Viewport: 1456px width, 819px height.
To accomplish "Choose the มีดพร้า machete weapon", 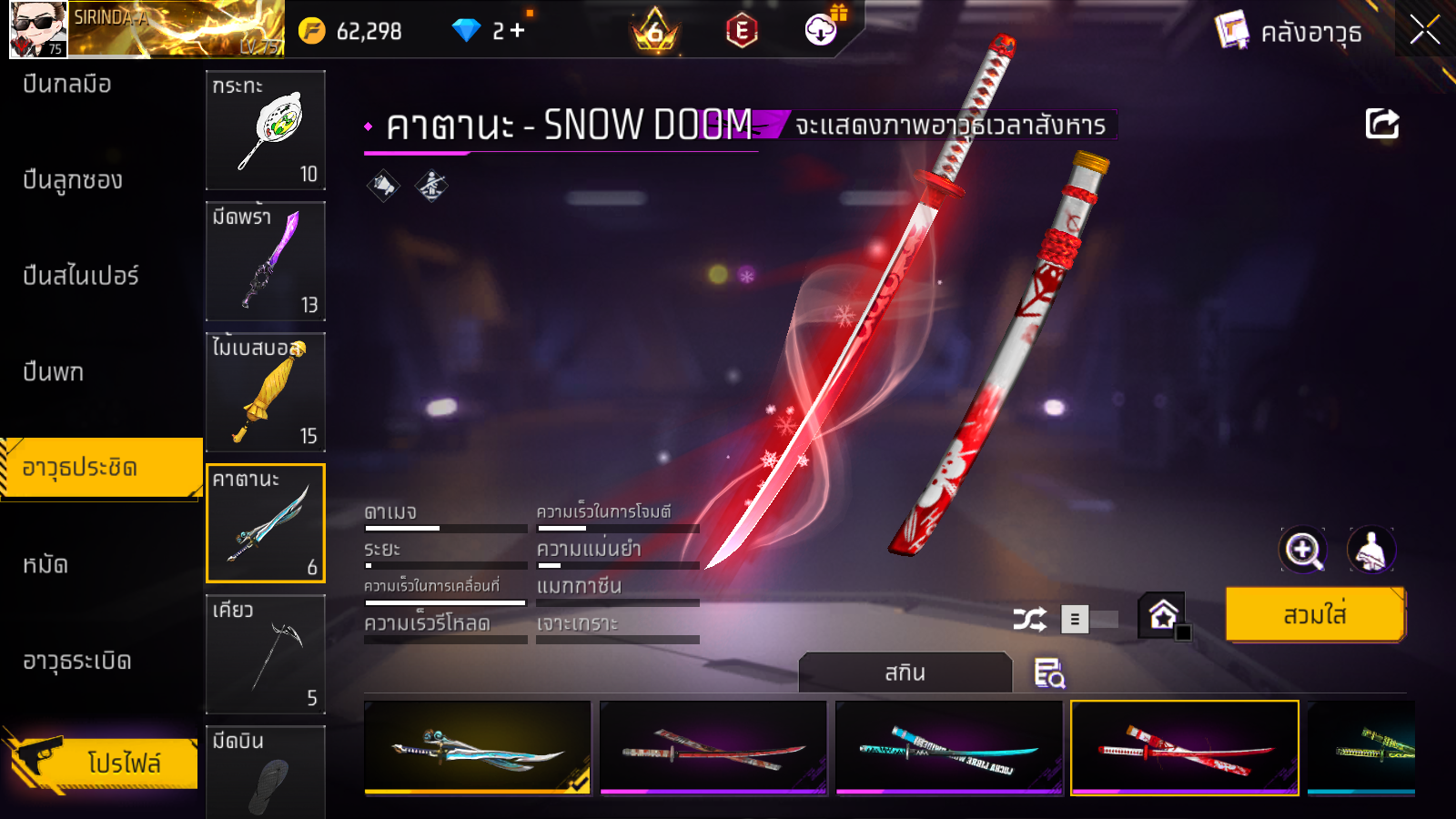I will [x=266, y=261].
